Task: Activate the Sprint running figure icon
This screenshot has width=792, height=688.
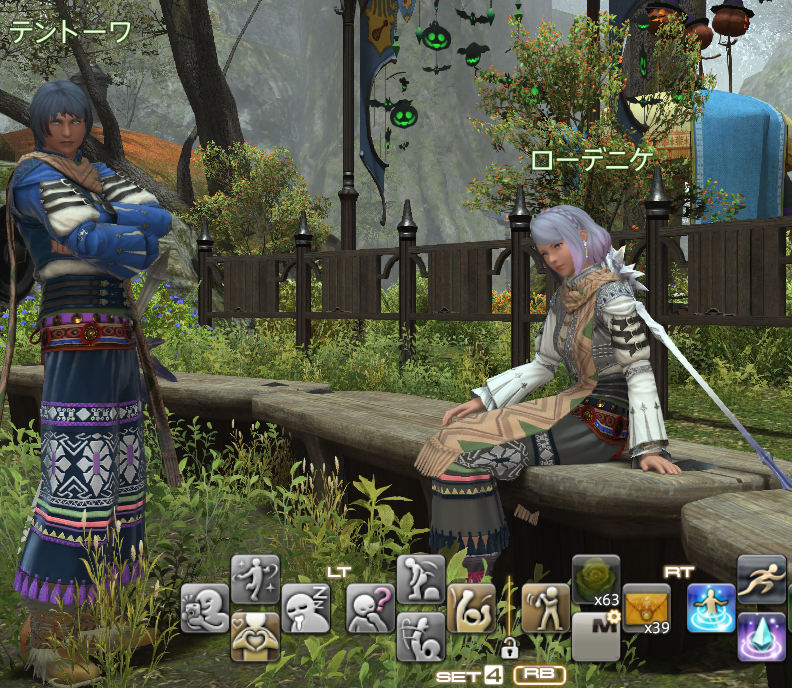Action: pyautogui.click(x=761, y=580)
